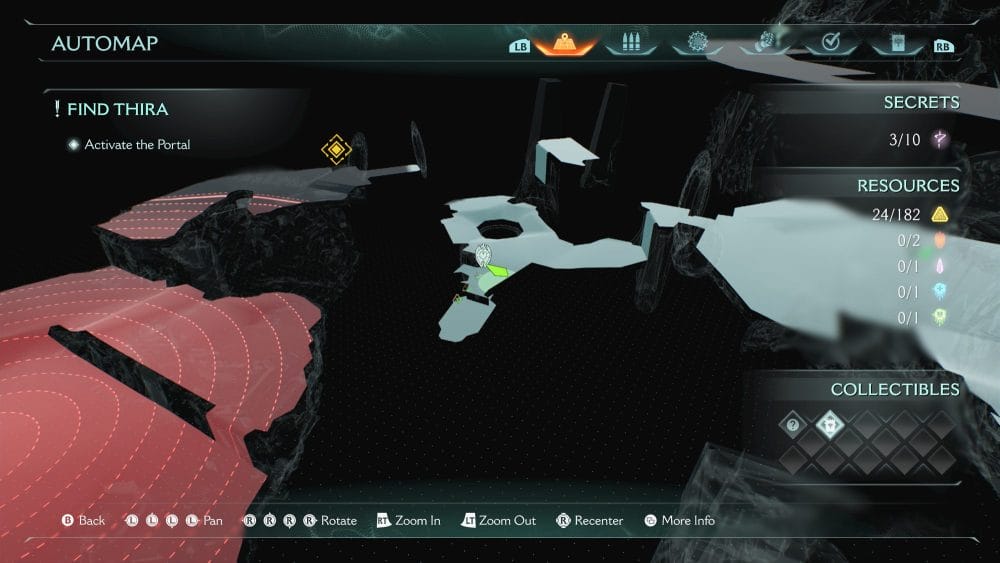The width and height of the screenshot is (1000, 563).
Task: Select the Find Thira objective tracker
Action: pos(118,109)
